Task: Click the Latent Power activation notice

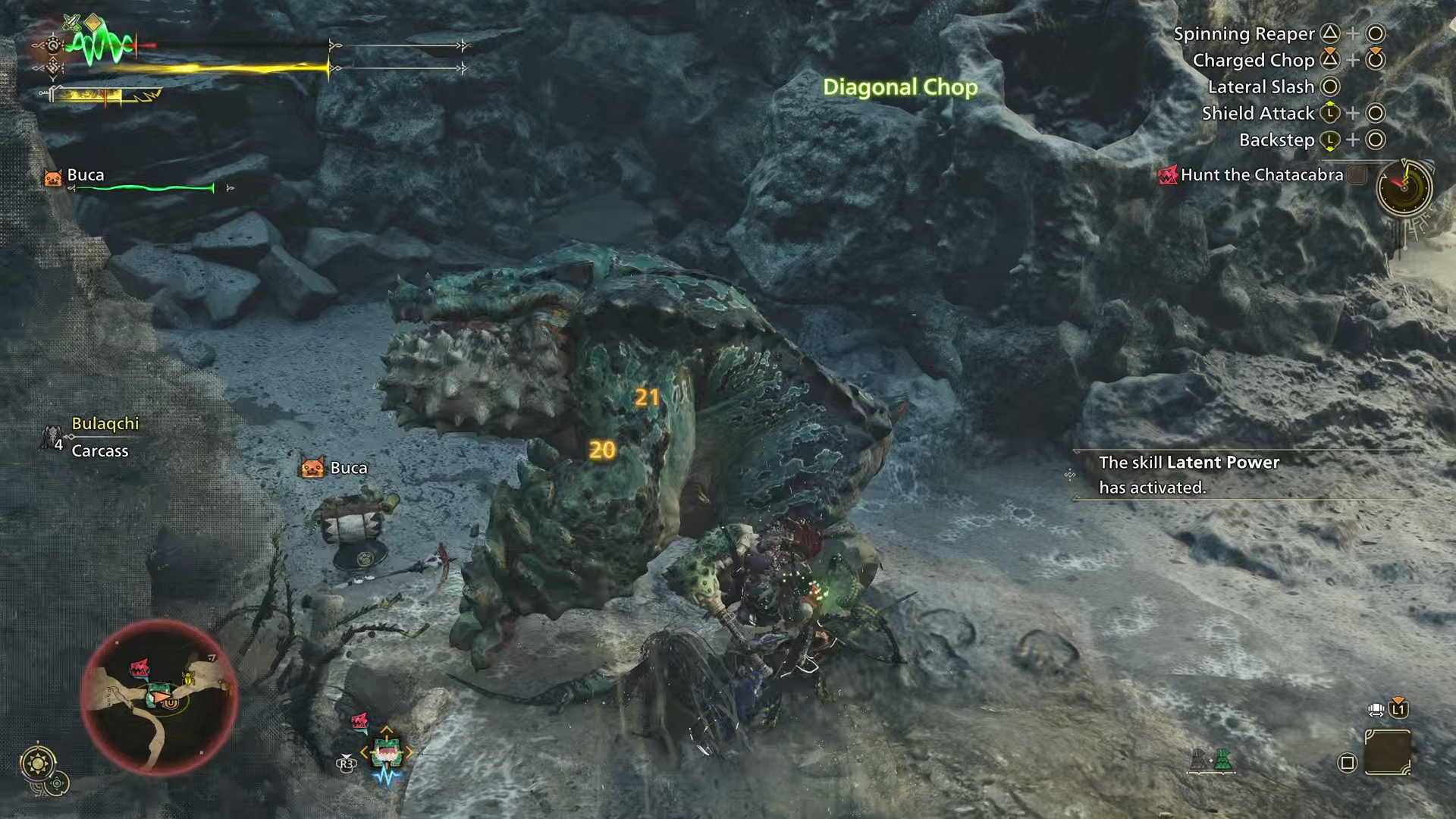Action: click(x=1188, y=475)
